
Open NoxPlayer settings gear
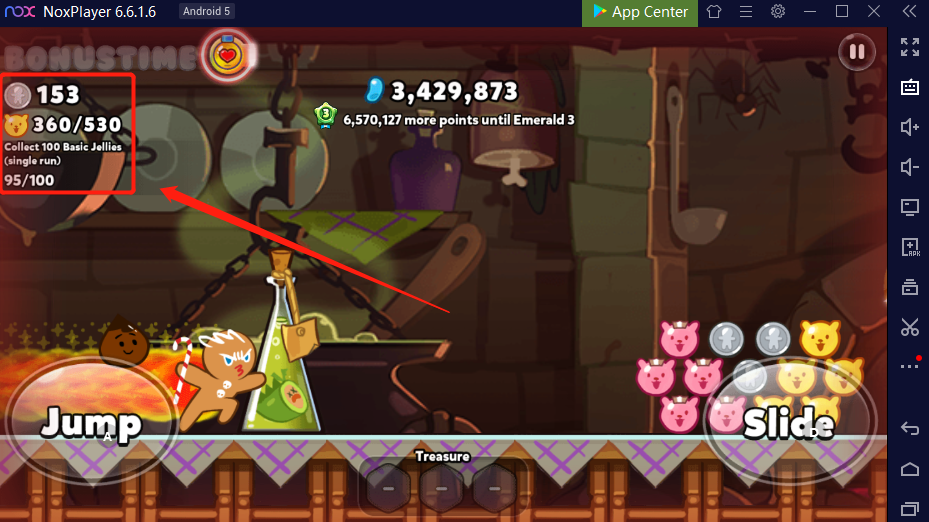(x=778, y=12)
